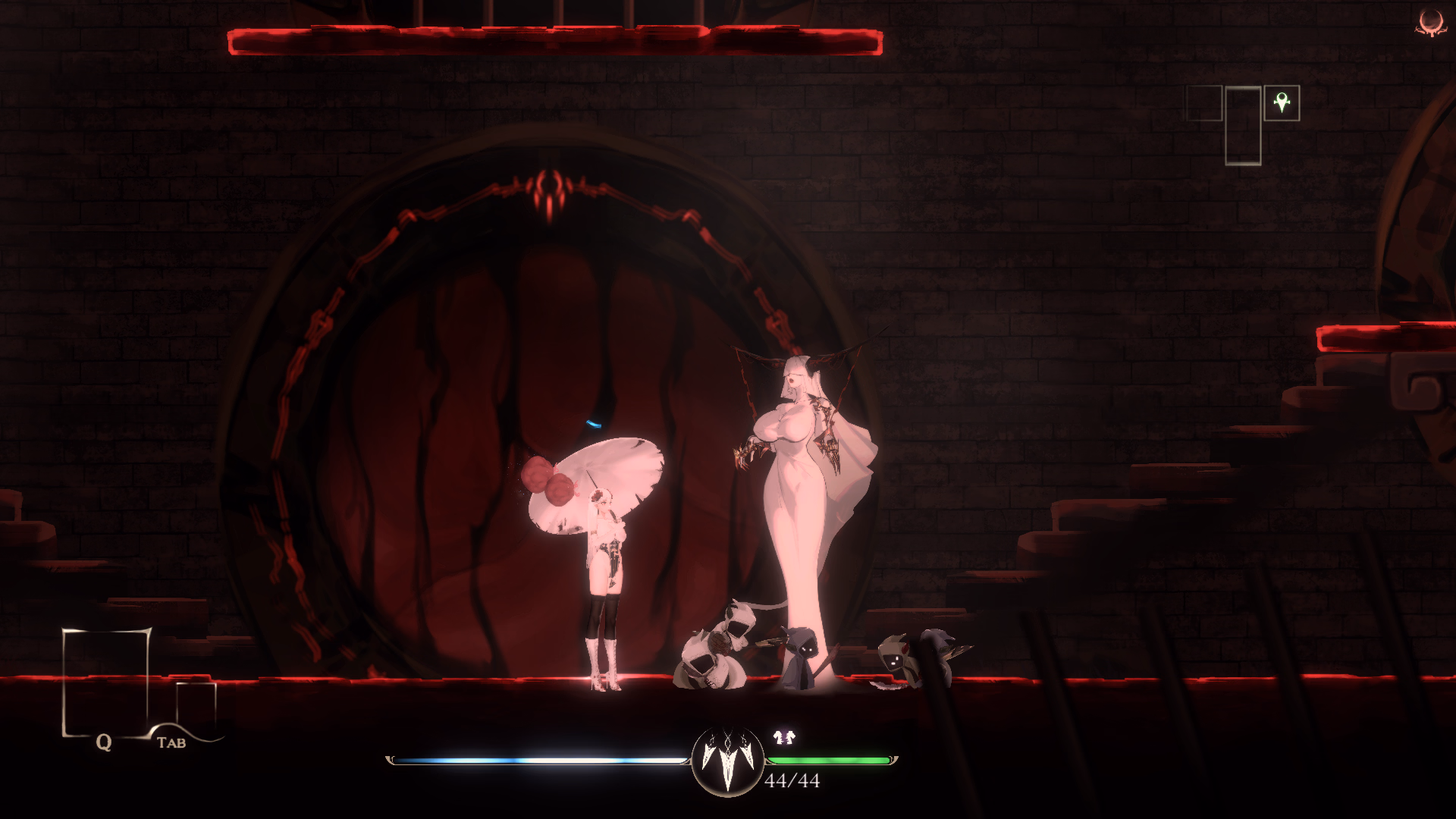Click the three-blade emblem between the bars
1456x819 pixels.
tap(728, 759)
